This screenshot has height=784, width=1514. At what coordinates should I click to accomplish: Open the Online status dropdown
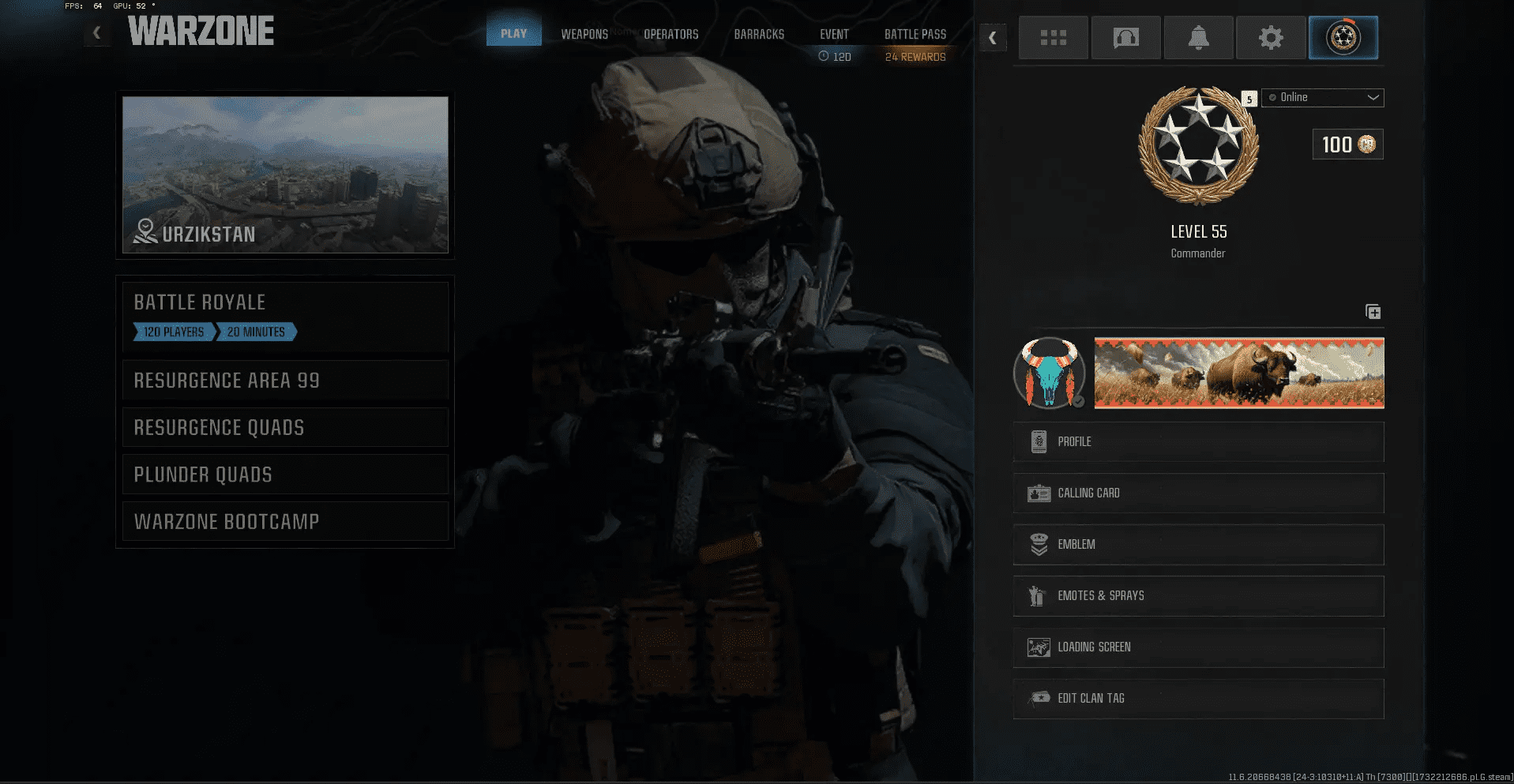(1322, 98)
